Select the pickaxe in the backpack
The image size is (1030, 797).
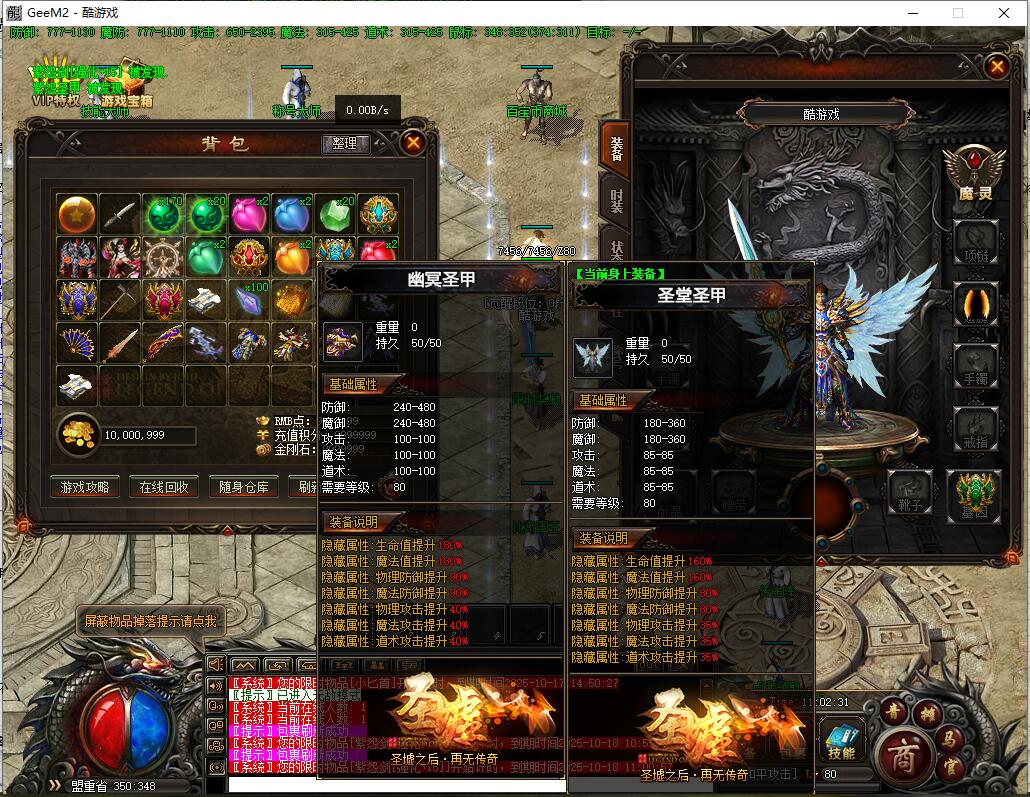click(x=120, y=300)
